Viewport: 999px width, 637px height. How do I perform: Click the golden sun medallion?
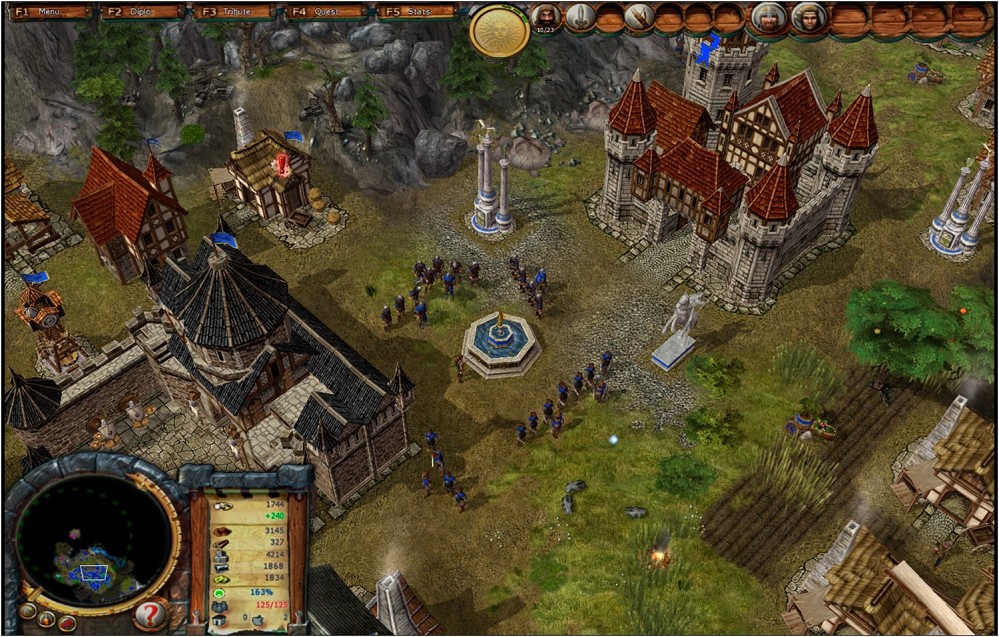click(498, 30)
